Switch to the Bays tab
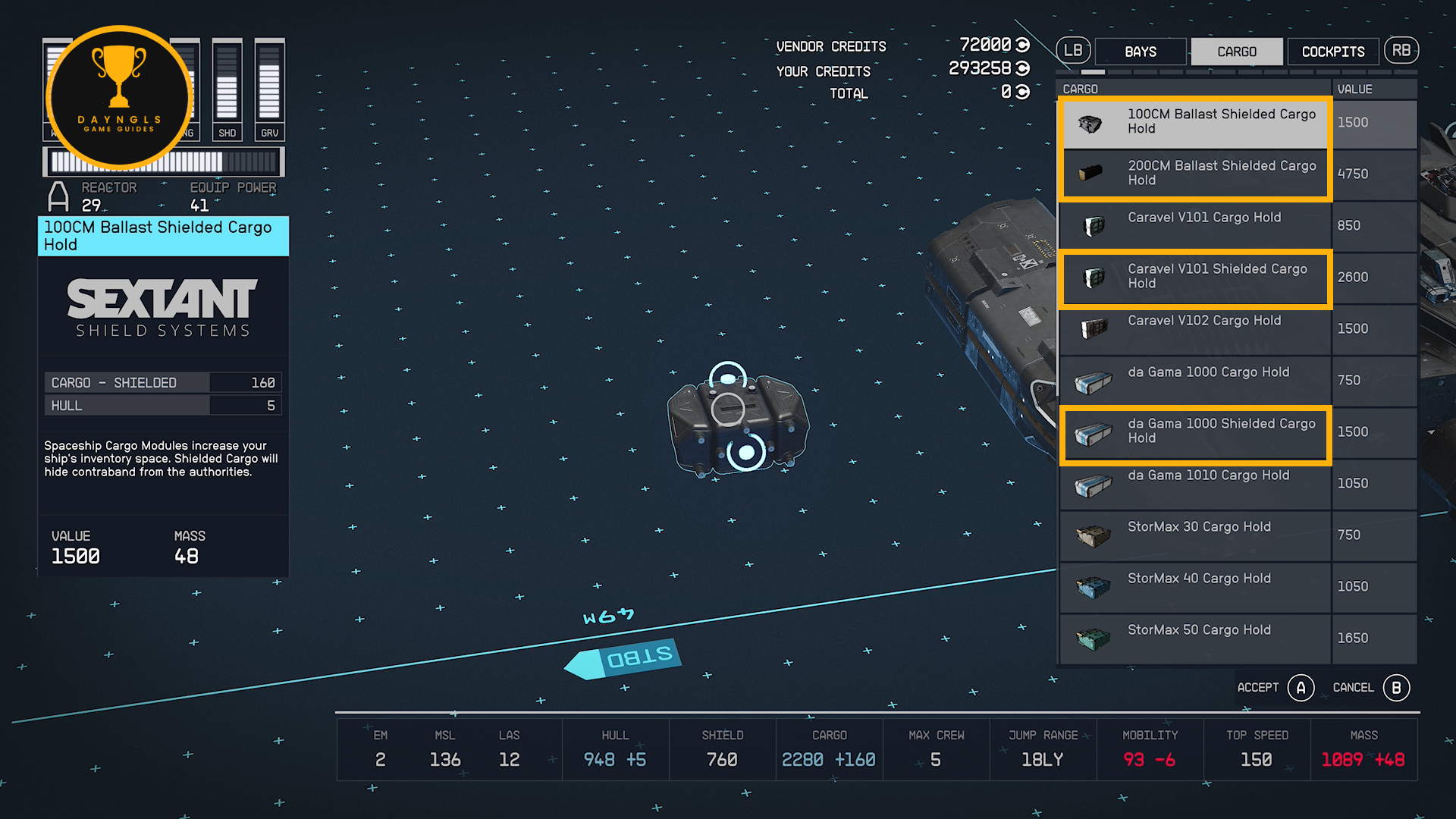 click(1141, 52)
